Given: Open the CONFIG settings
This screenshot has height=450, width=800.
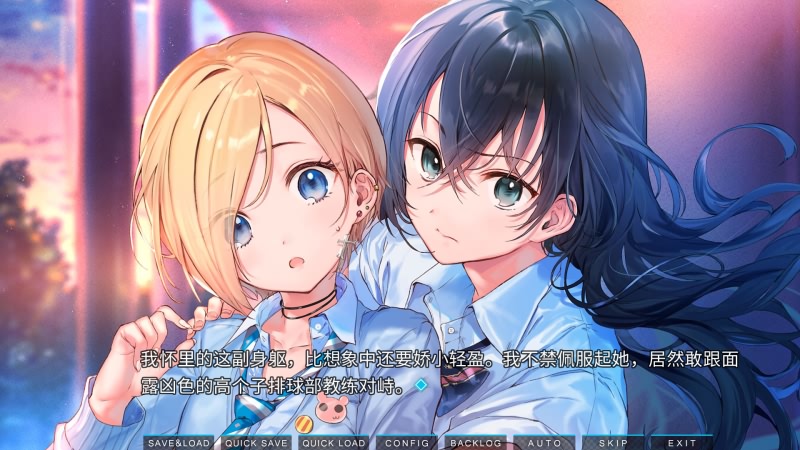Looking at the screenshot, I should coord(407,442).
